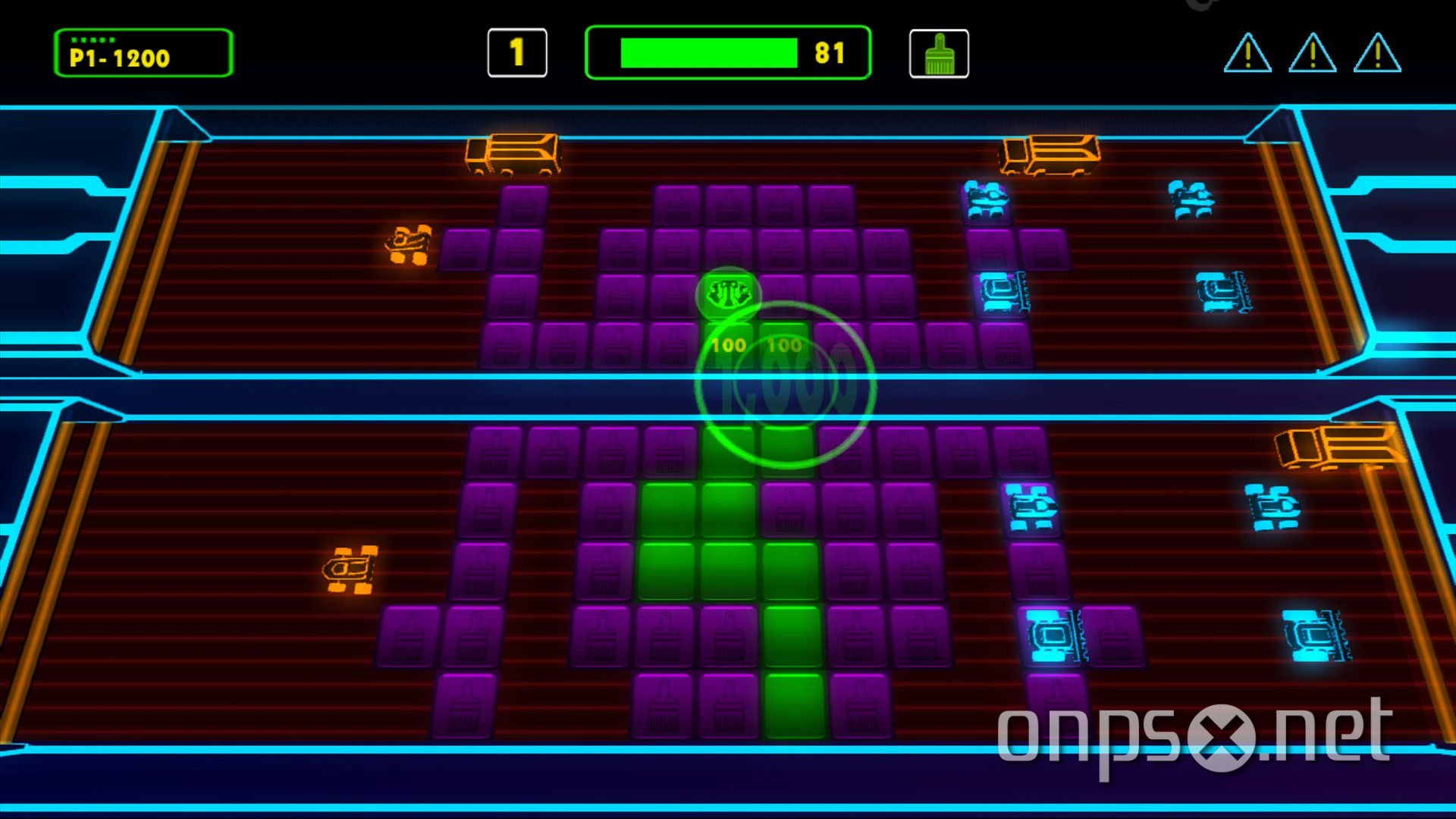Expand the level number box showing 1
The image size is (1456, 819).
[518, 53]
